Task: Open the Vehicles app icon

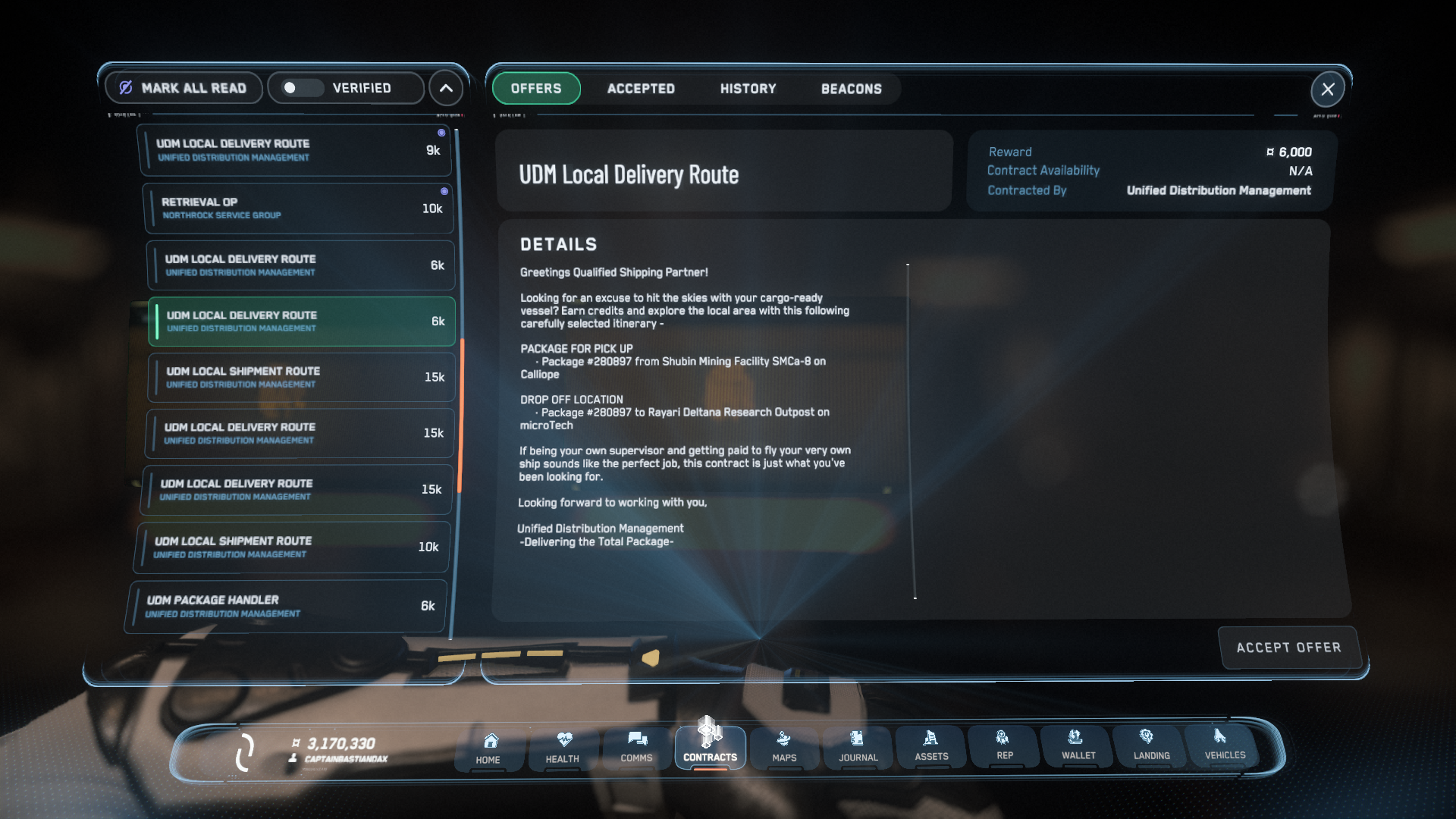Action: point(1222,747)
